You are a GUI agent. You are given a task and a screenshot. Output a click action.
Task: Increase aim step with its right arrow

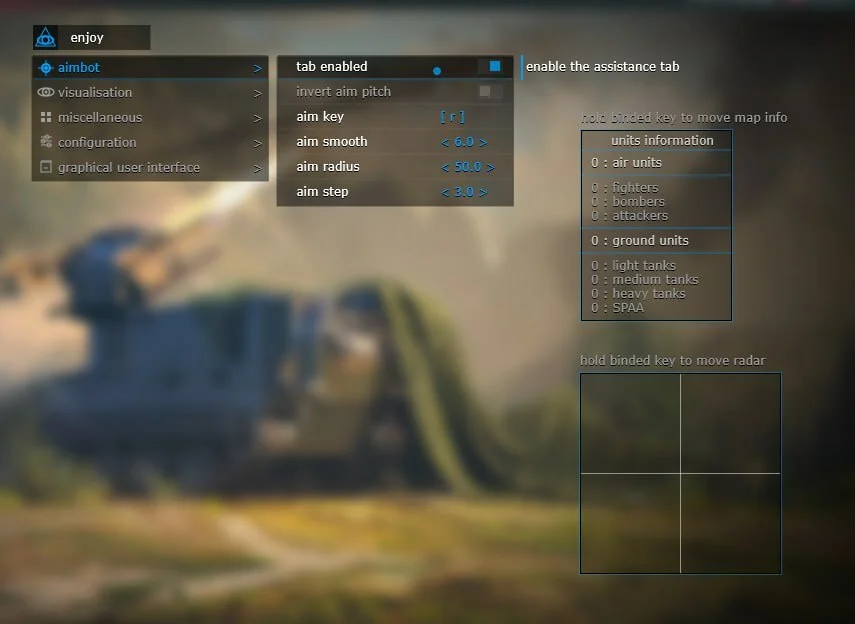pyautogui.click(x=483, y=192)
